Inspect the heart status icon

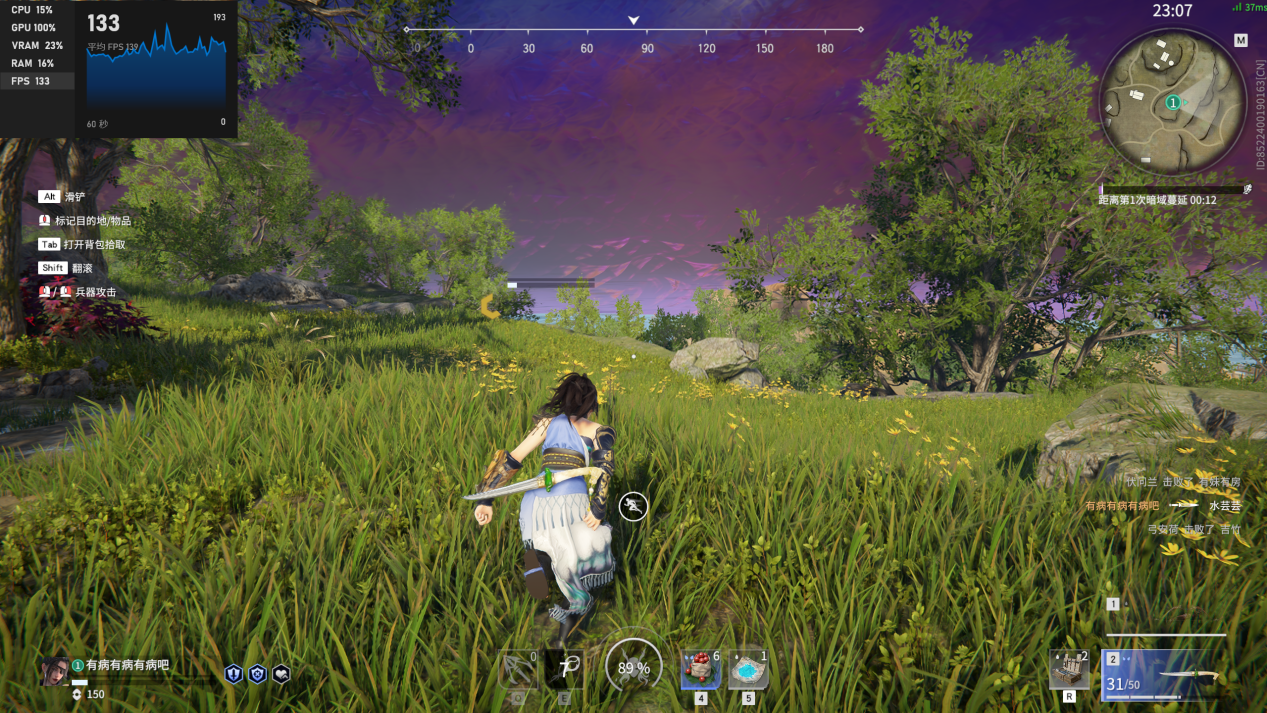point(281,674)
